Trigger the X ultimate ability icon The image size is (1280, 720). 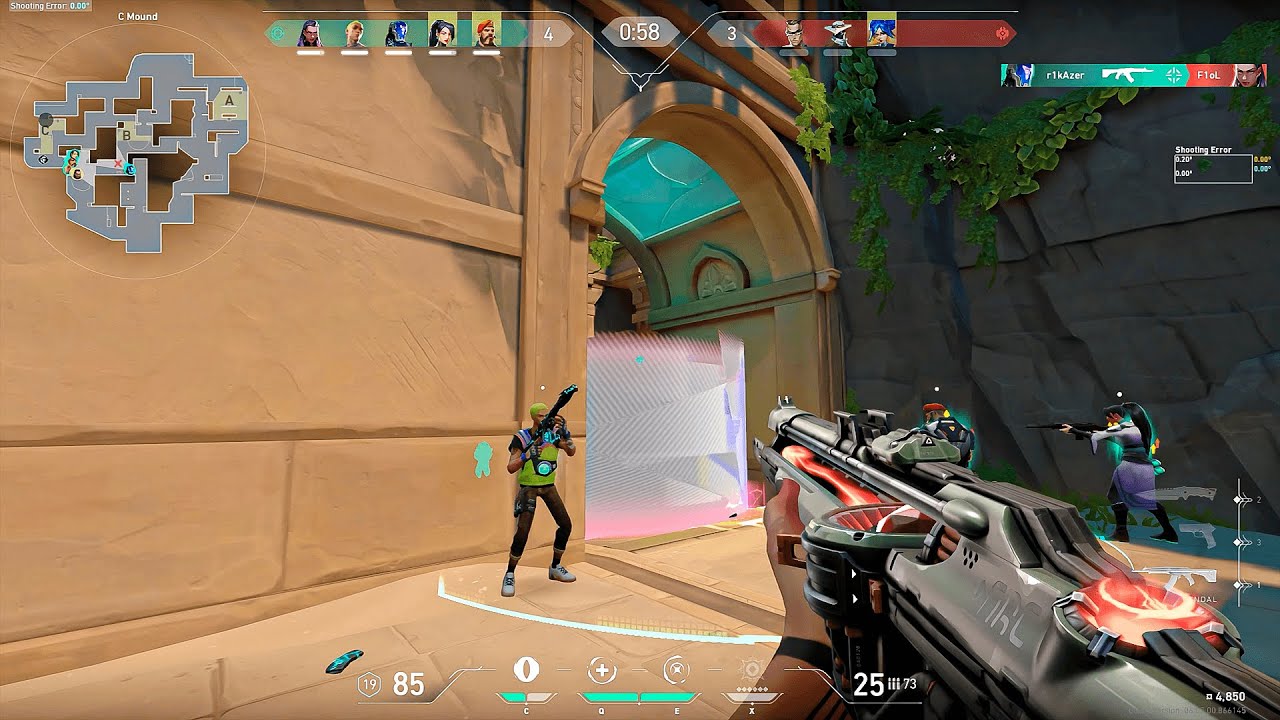[752, 670]
